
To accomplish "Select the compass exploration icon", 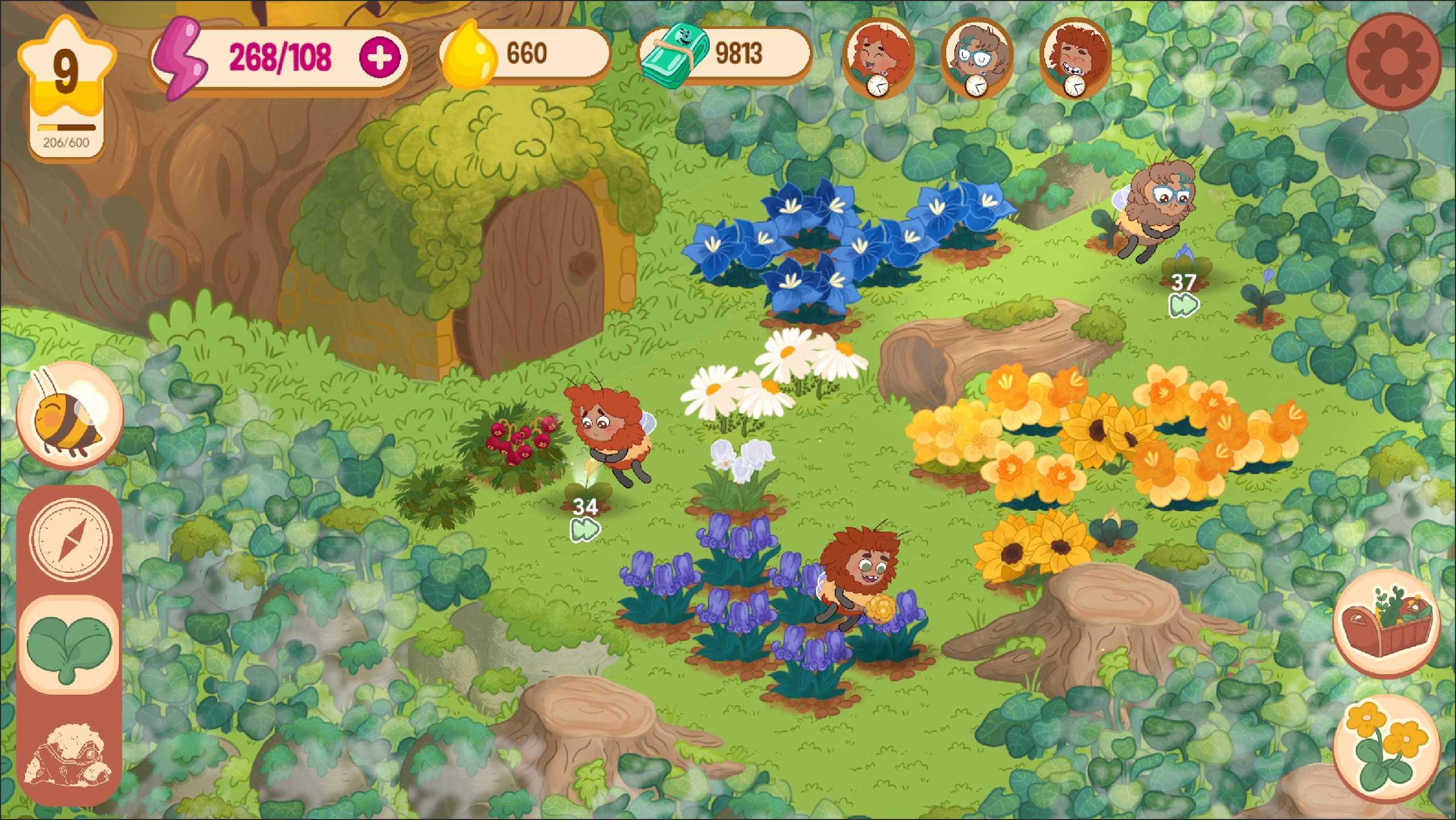I will coord(68,538).
